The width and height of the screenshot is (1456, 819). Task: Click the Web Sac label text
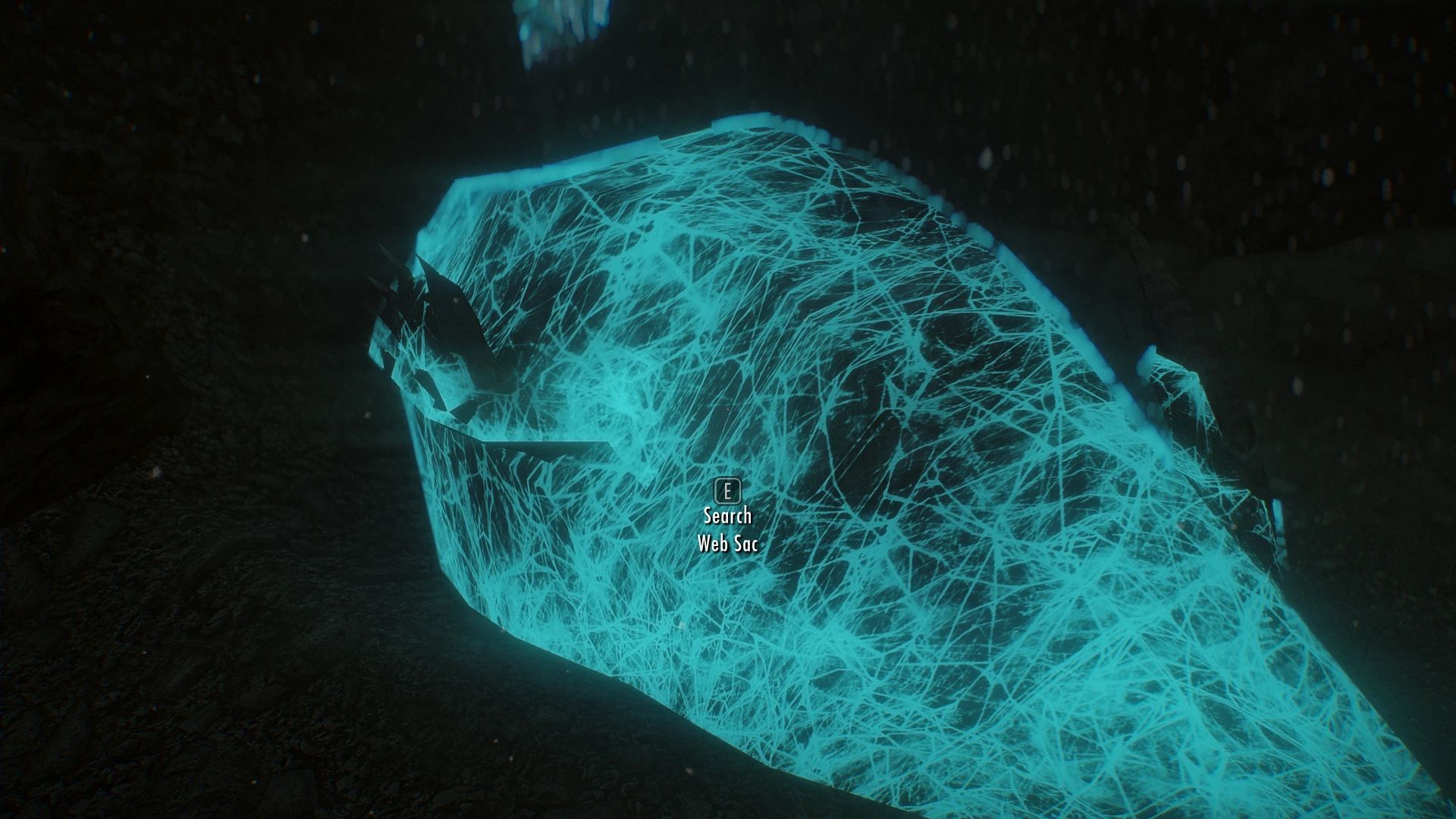(x=728, y=544)
